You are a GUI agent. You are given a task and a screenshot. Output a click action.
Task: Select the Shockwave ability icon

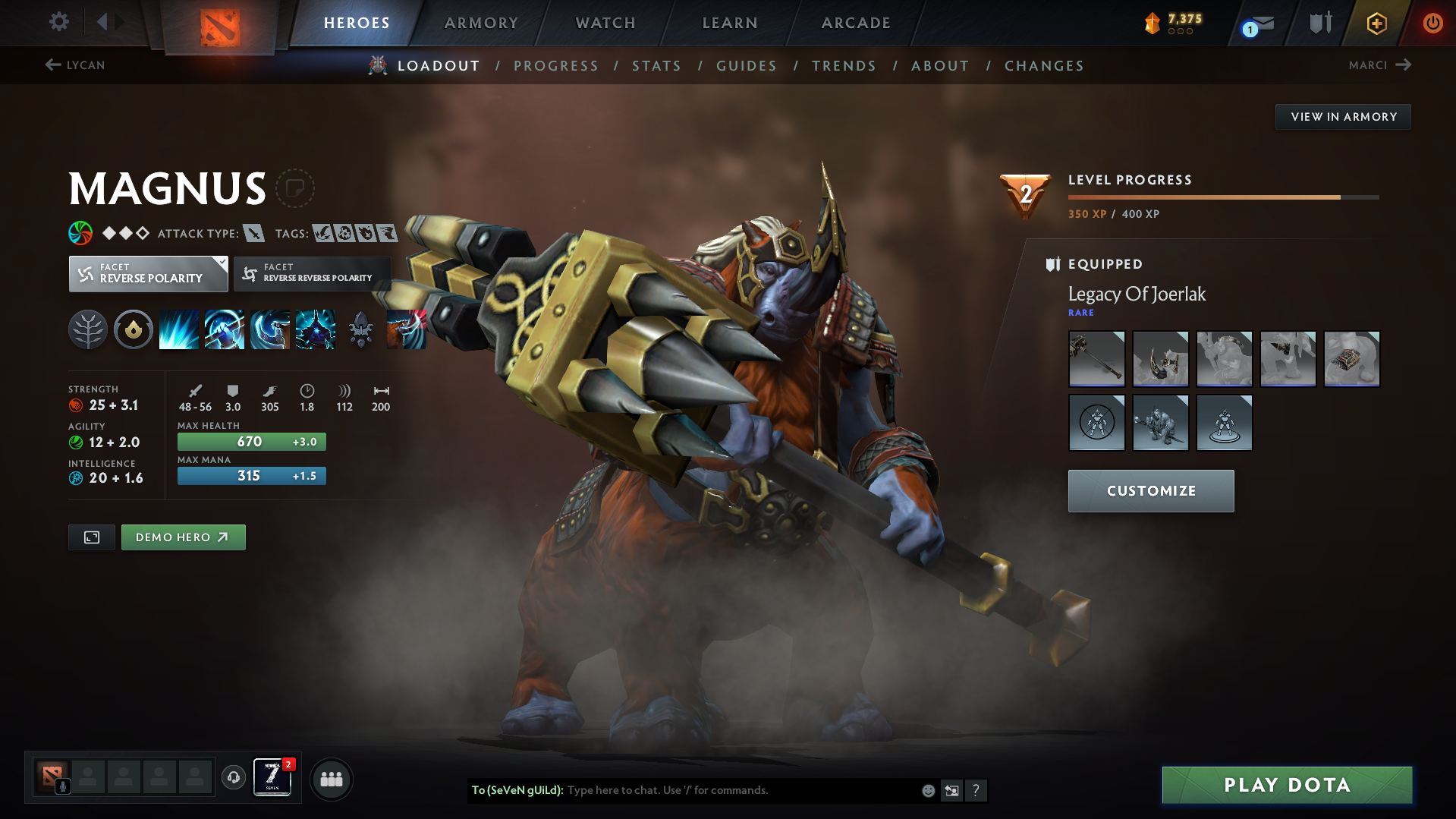tap(179, 329)
